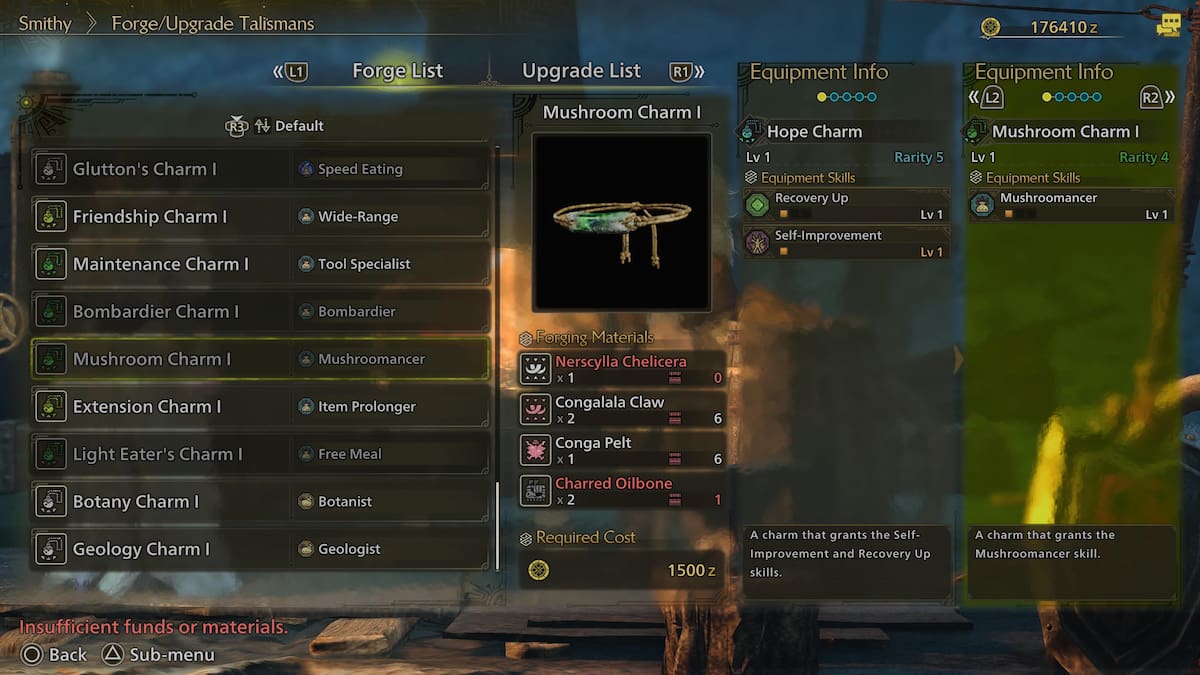Select Glutton's Charm I from the list

[260, 169]
